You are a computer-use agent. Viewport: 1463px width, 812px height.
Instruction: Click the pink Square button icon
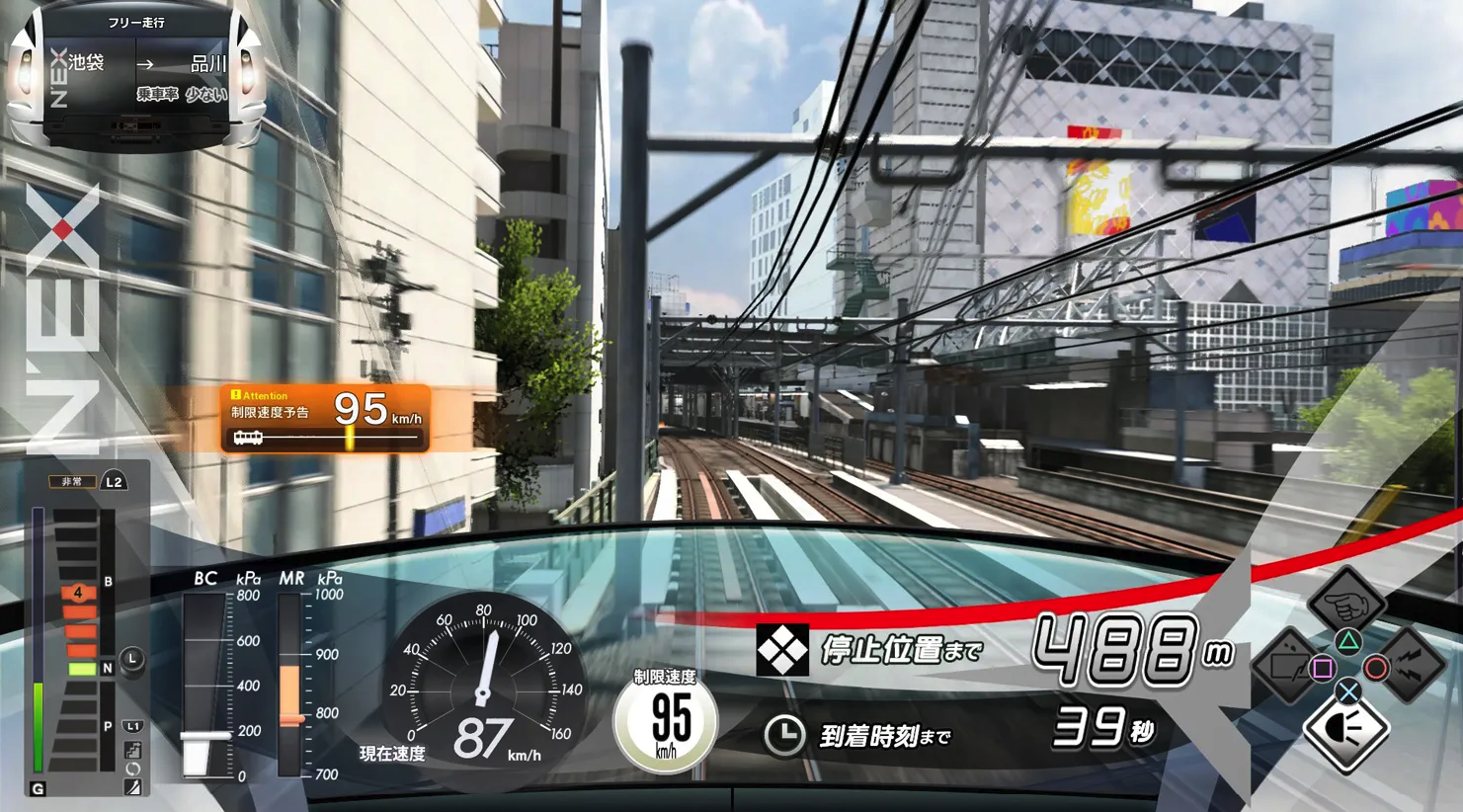tap(1322, 668)
